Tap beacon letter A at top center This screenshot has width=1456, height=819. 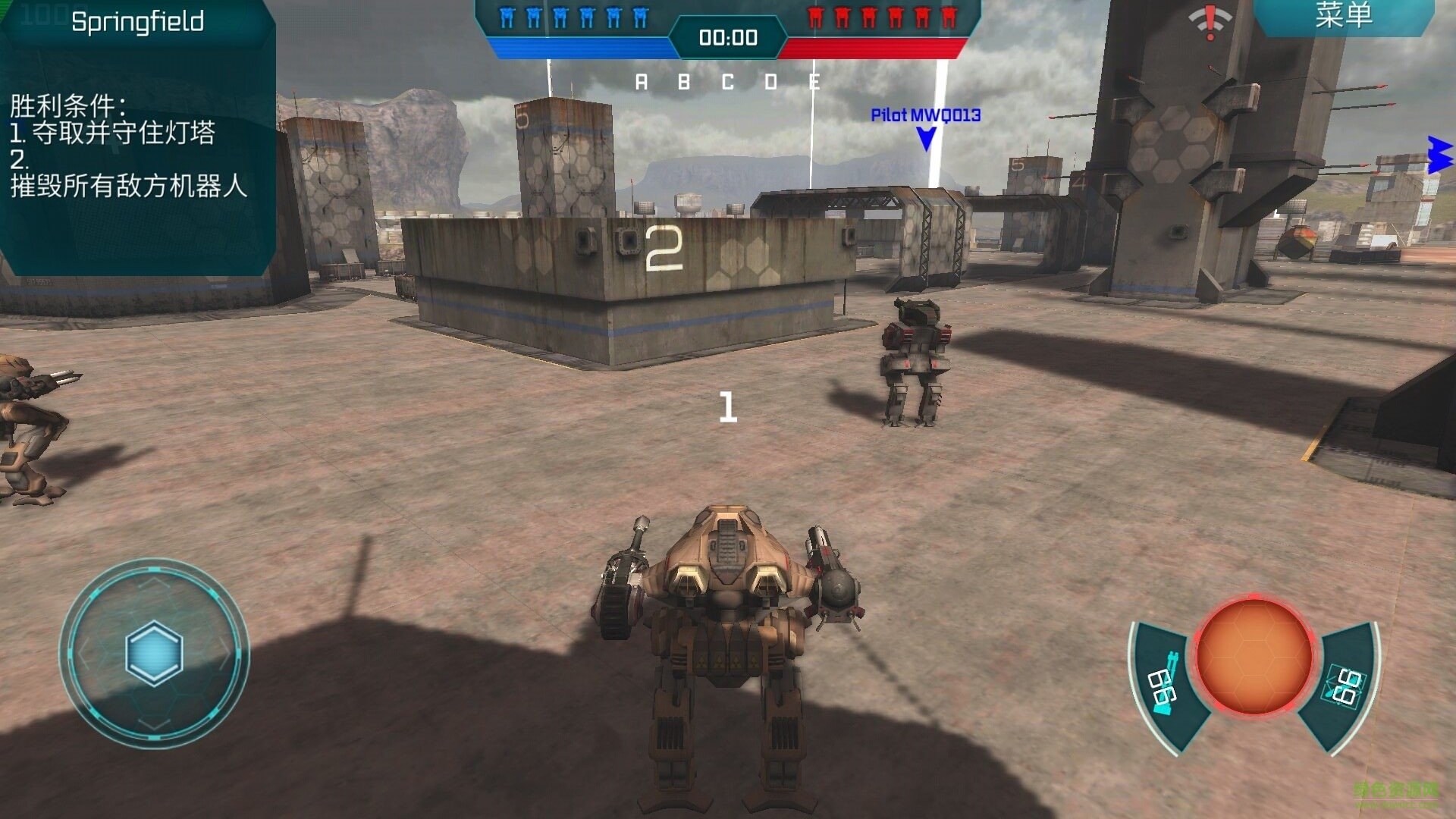pyautogui.click(x=641, y=80)
